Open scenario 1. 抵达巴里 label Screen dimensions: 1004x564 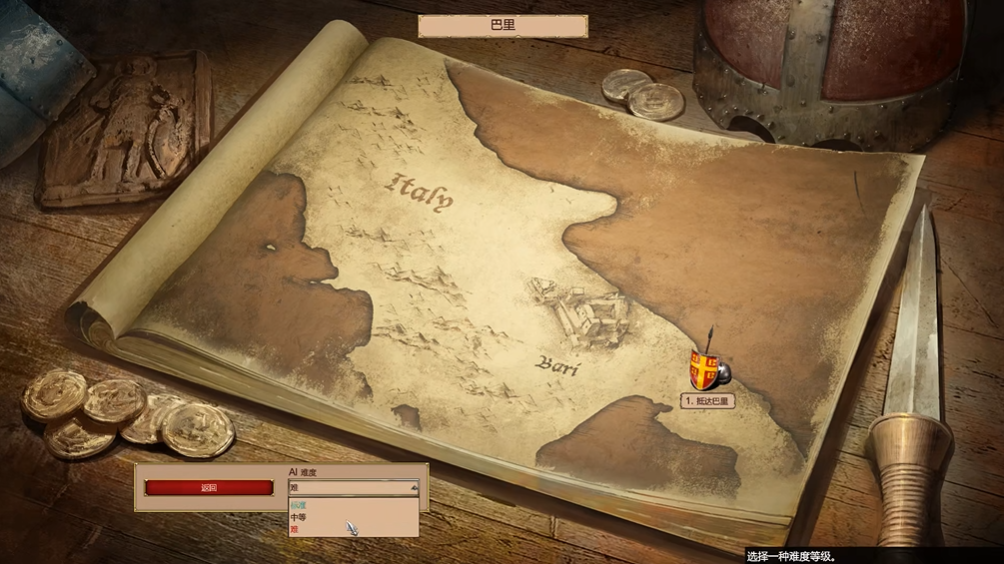(x=708, y=401)
